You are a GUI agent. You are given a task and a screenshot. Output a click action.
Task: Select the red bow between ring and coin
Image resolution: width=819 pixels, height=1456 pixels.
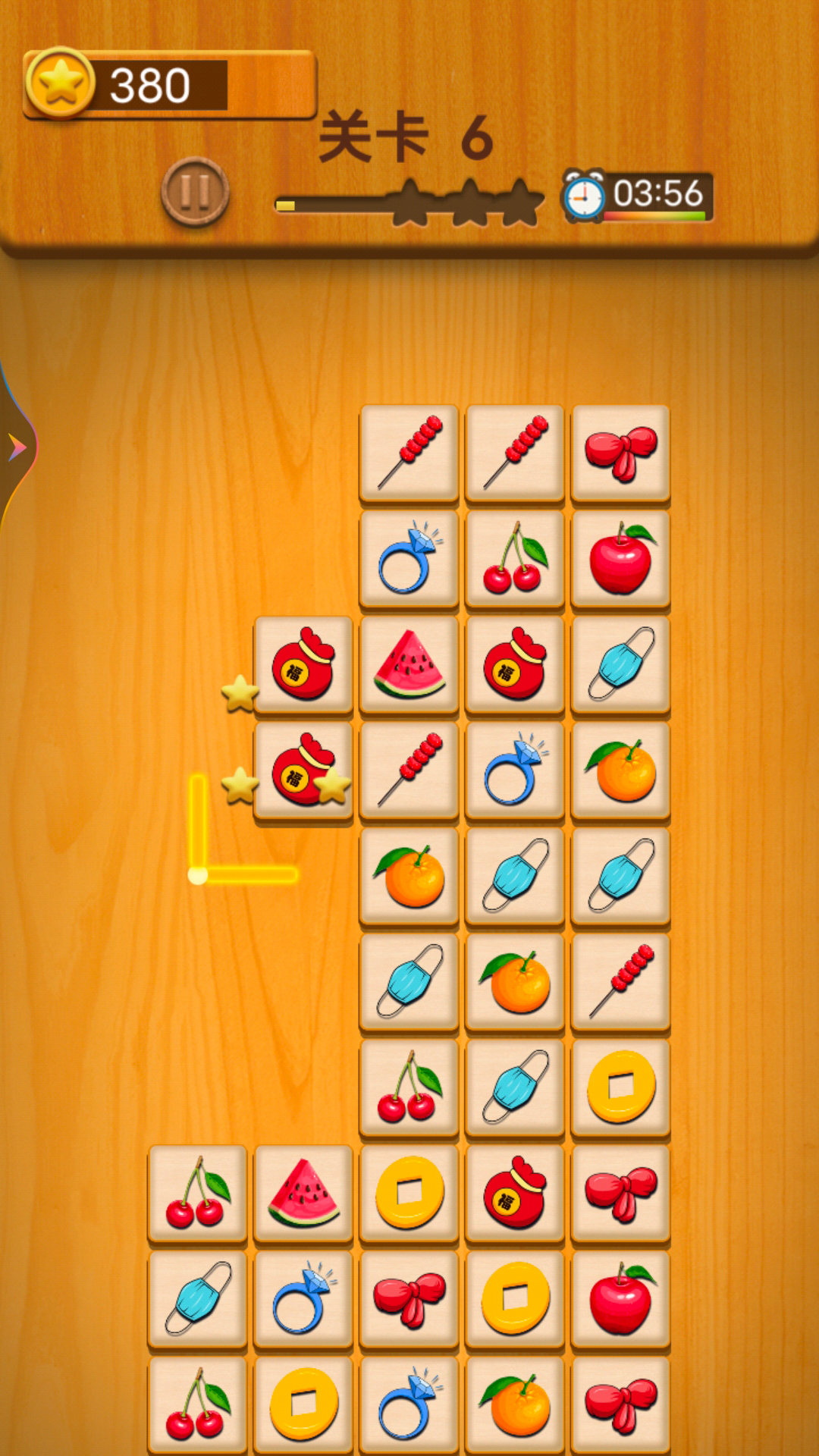pyautogui.click(x=409, y=1299)
